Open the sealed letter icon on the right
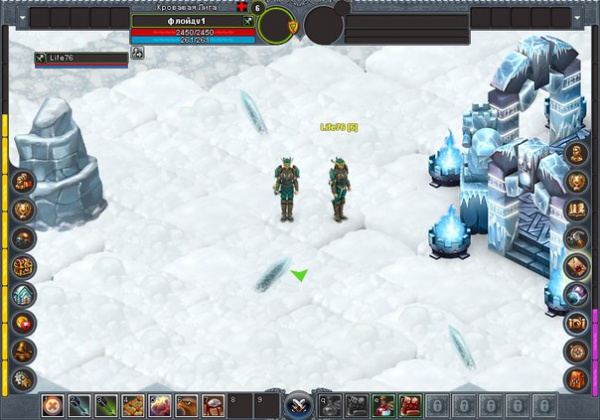Image resolution: width=600 pixels, height=420 pixels. coord(576,266)
